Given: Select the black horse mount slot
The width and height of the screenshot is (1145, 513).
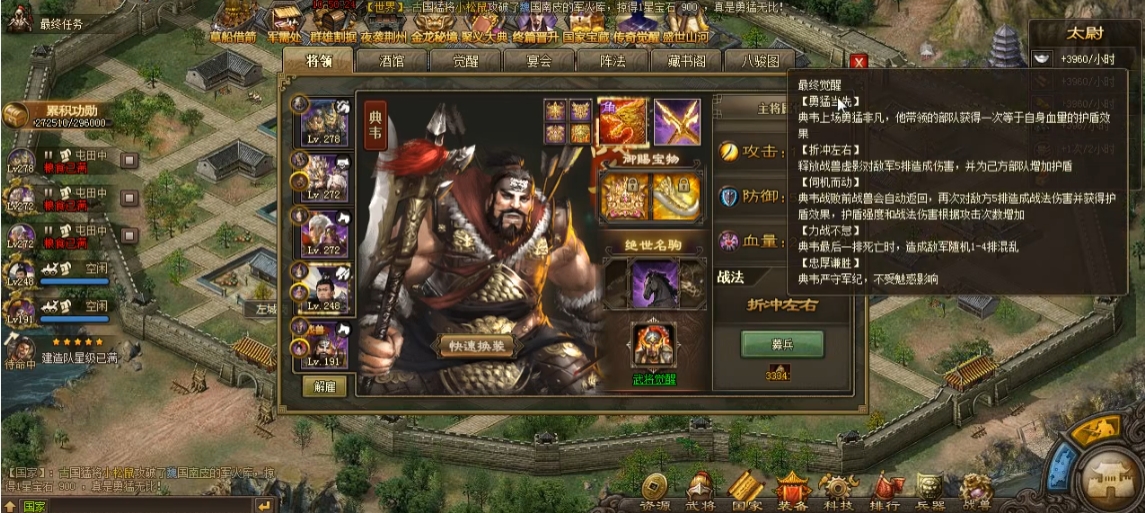Looking at the screenshot, I should pos(654,284).
